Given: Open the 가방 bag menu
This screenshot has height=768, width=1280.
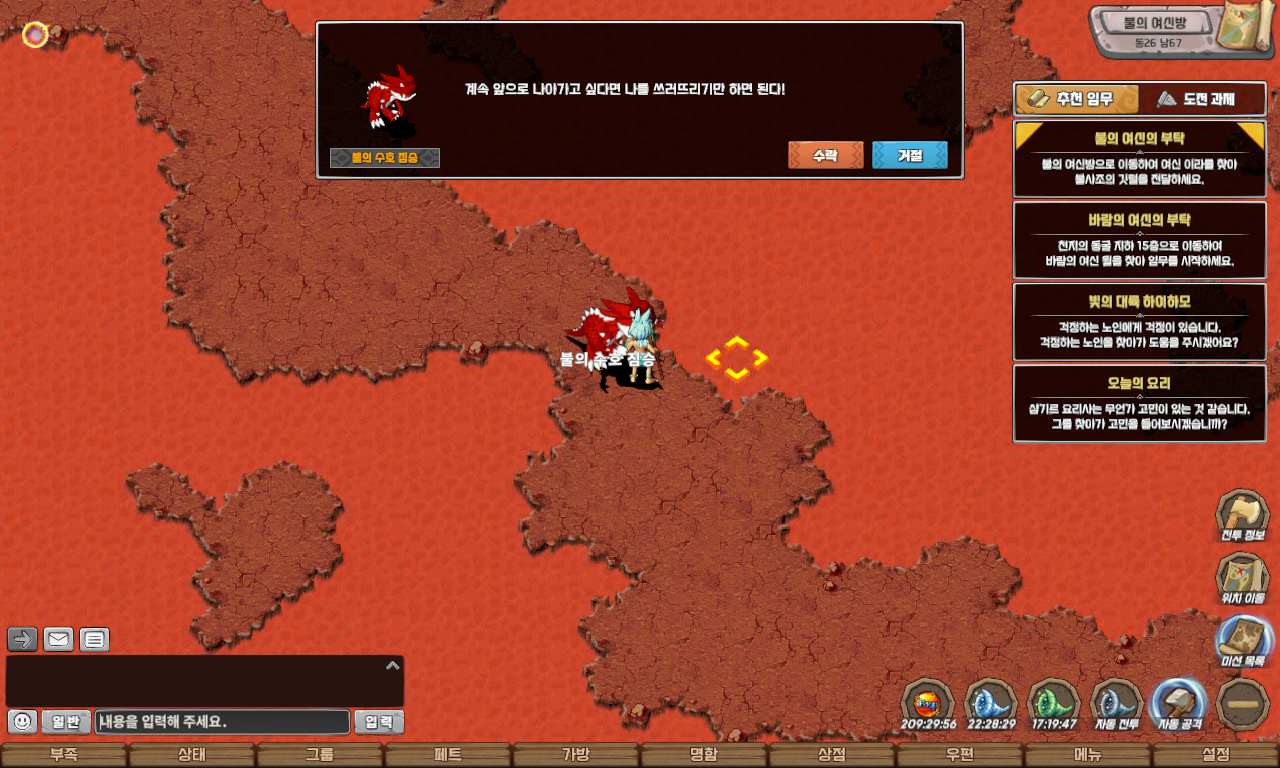Looking at the screenshot, I should (x=576, y=755).
